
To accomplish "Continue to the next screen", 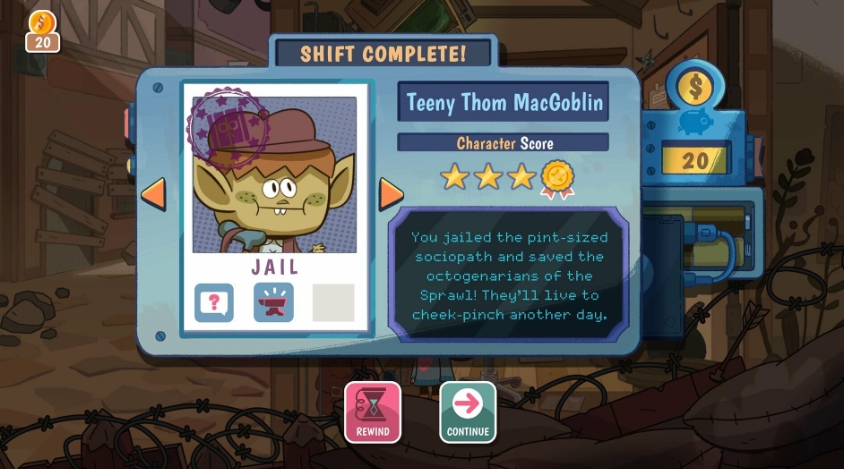I will click(467, 411).
